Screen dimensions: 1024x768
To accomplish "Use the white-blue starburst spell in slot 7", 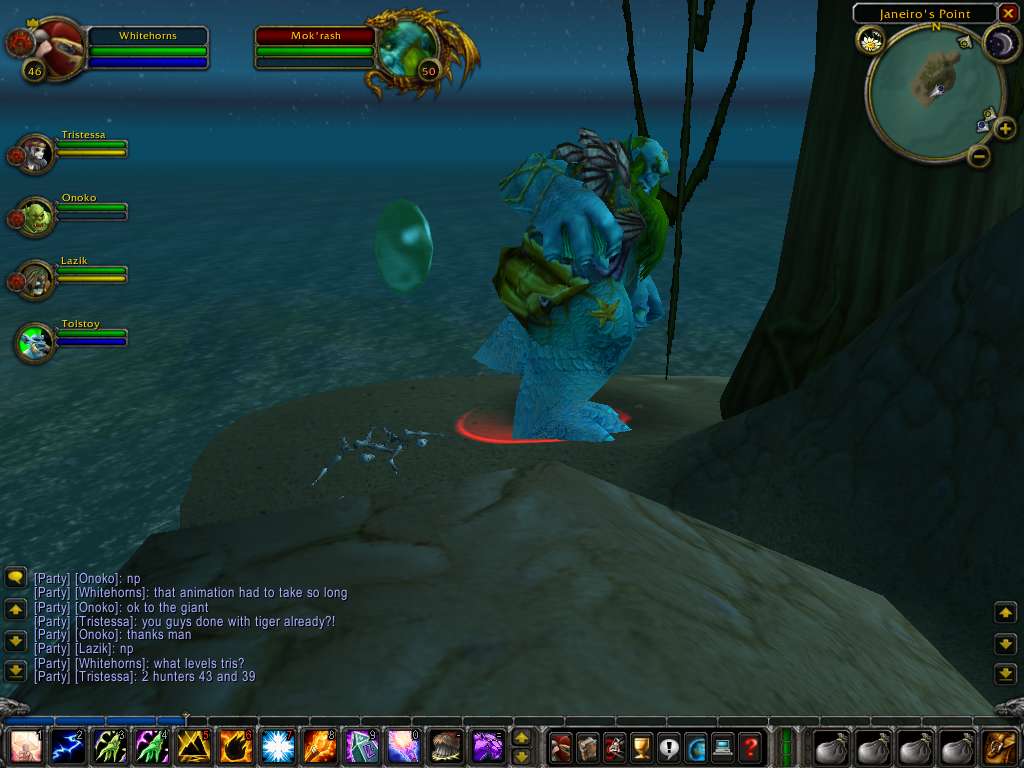I will 277,747.
